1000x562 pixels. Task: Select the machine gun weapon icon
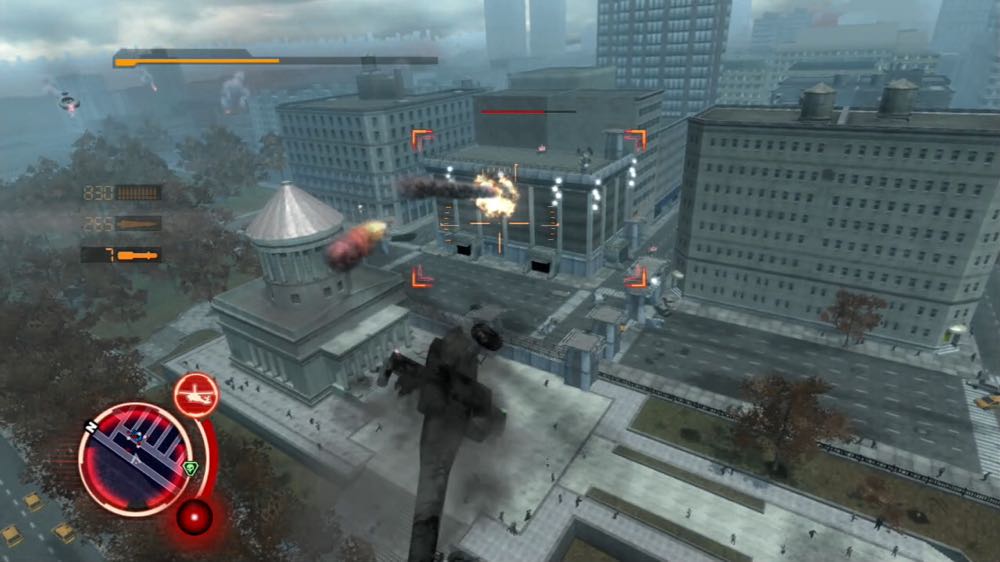click(138, 192)
